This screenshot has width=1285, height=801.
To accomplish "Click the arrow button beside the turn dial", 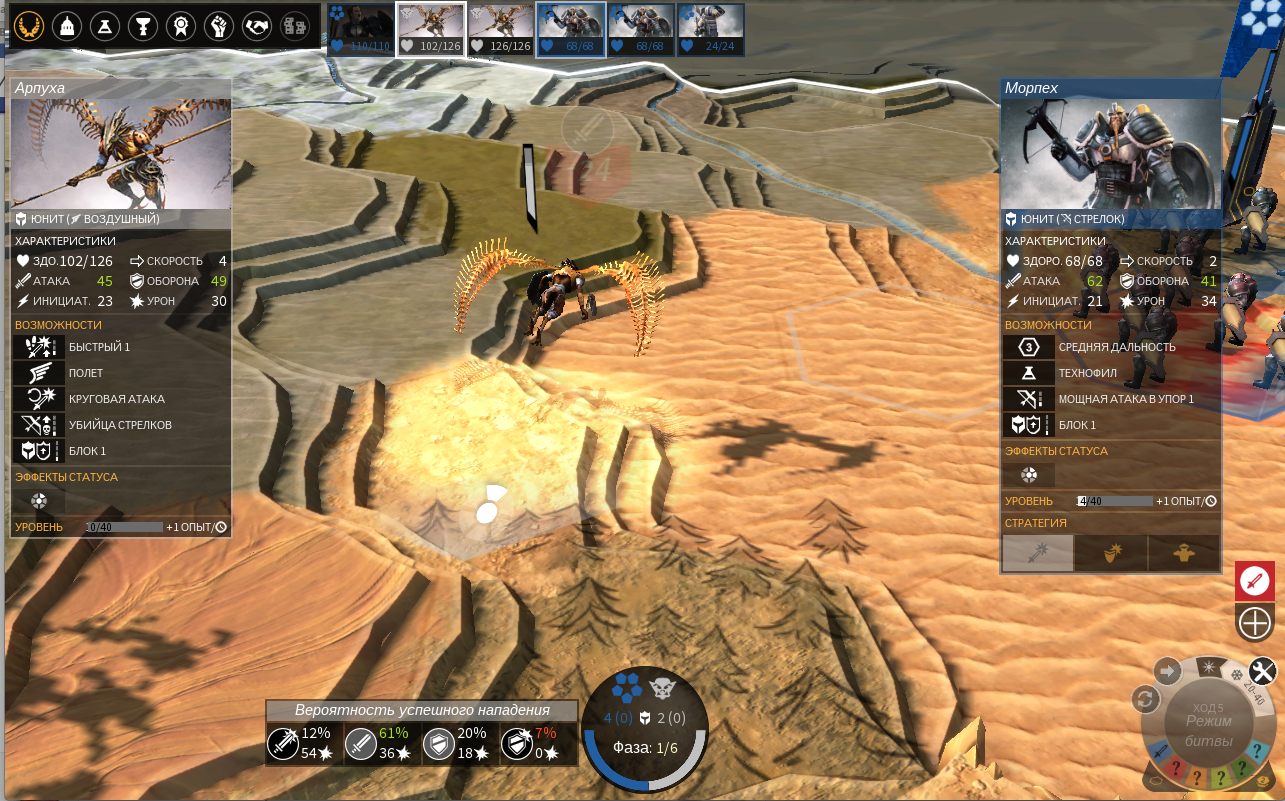I will tap(1167, 670).
